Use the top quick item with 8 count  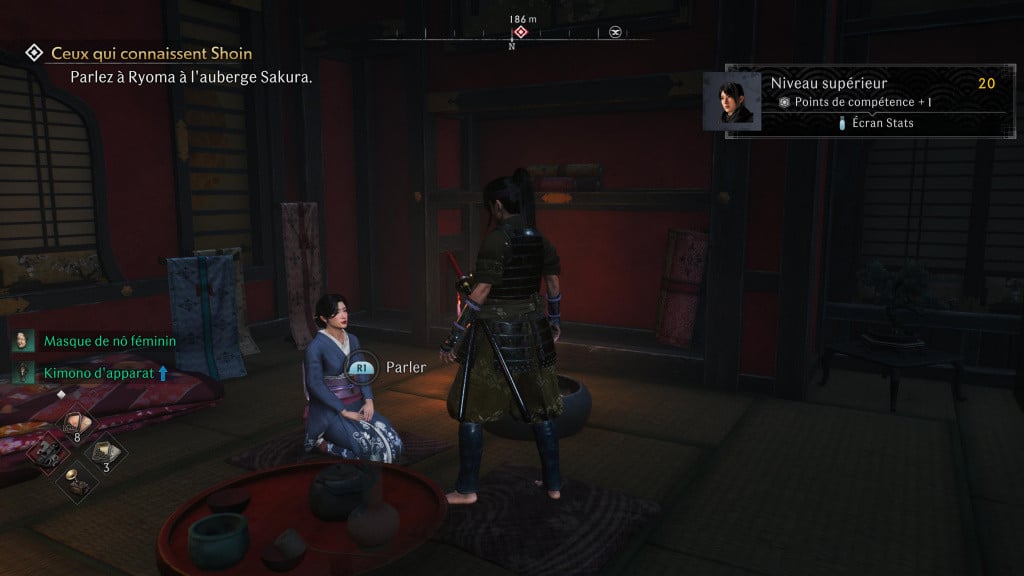click(76, 424)
